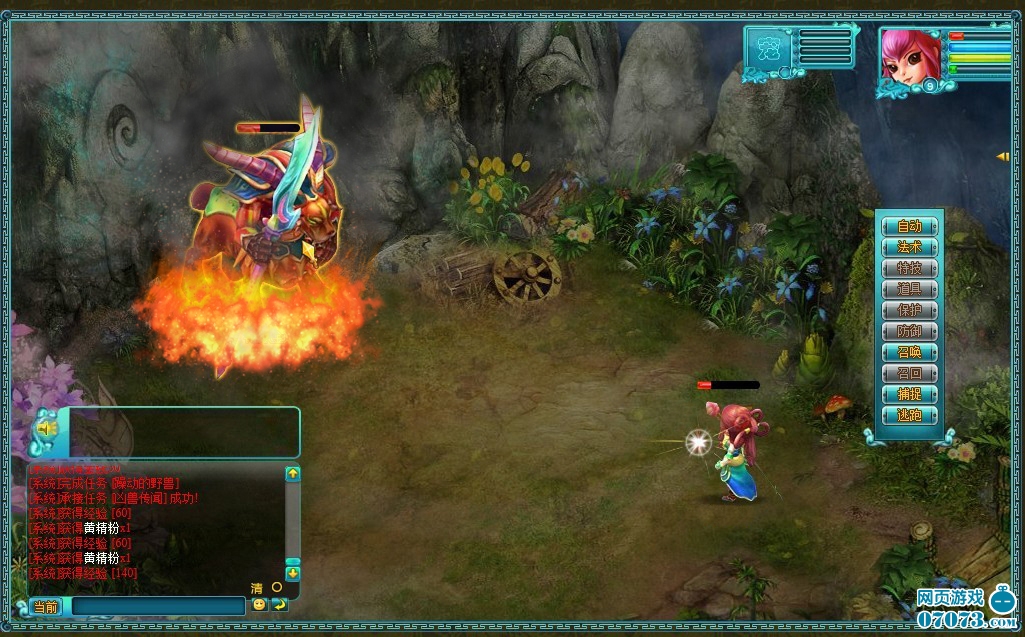Choose the 防御 defend command
The width and height of the screenshot is (1025, 637).
tap(909, 331)
